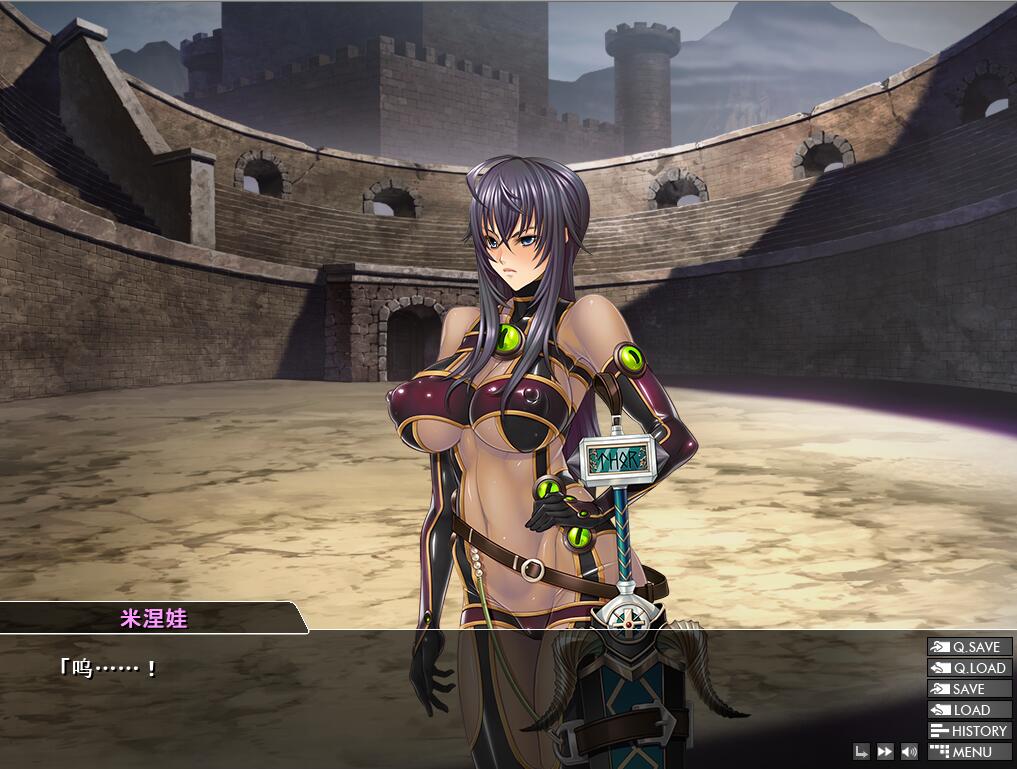Show the dialogue HISTORY log
The width and height of the screenshot is (1017, 769).
pos(969,731)
